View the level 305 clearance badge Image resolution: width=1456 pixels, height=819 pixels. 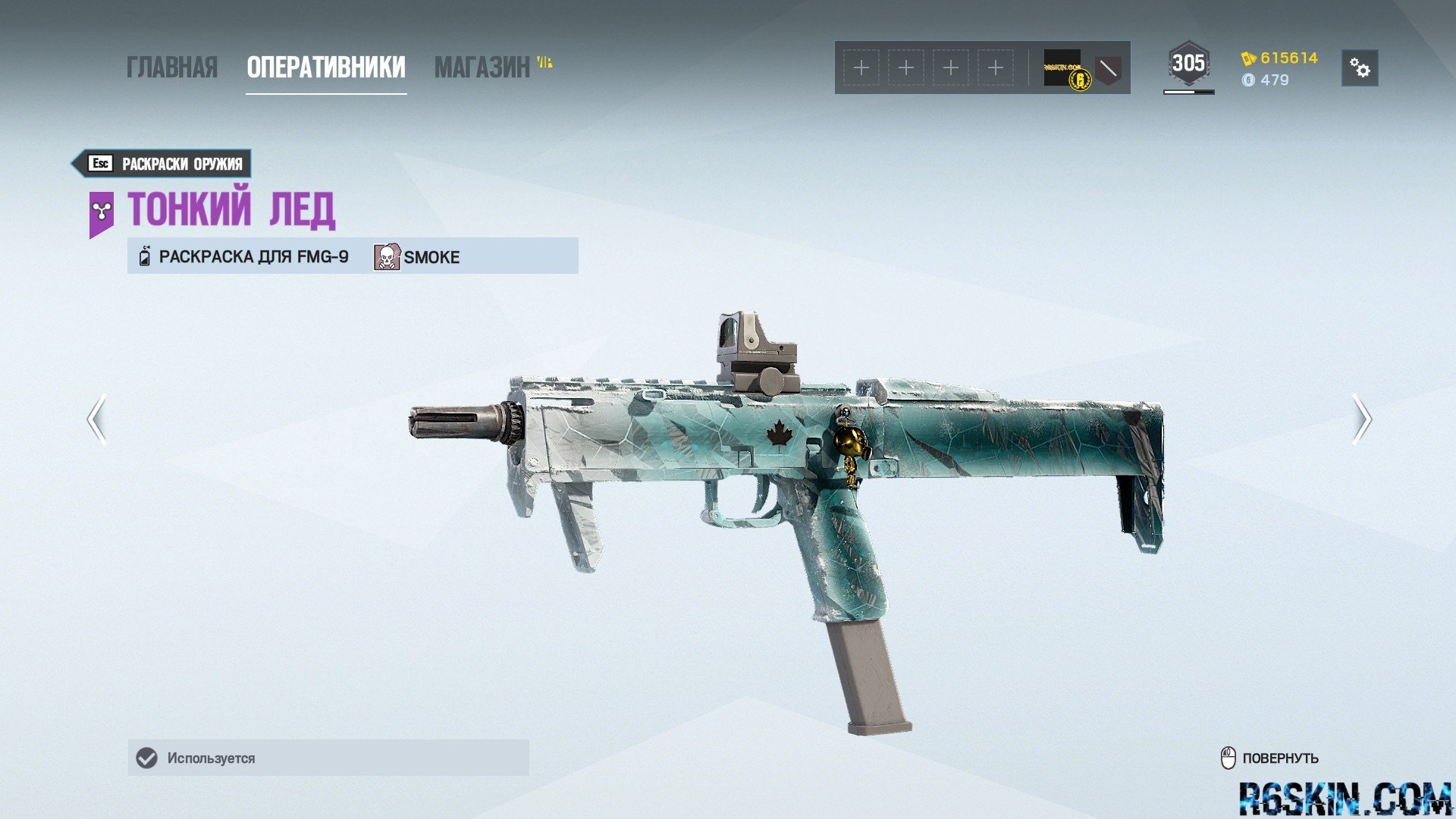pyautogui.click(x=1188, y=64)
